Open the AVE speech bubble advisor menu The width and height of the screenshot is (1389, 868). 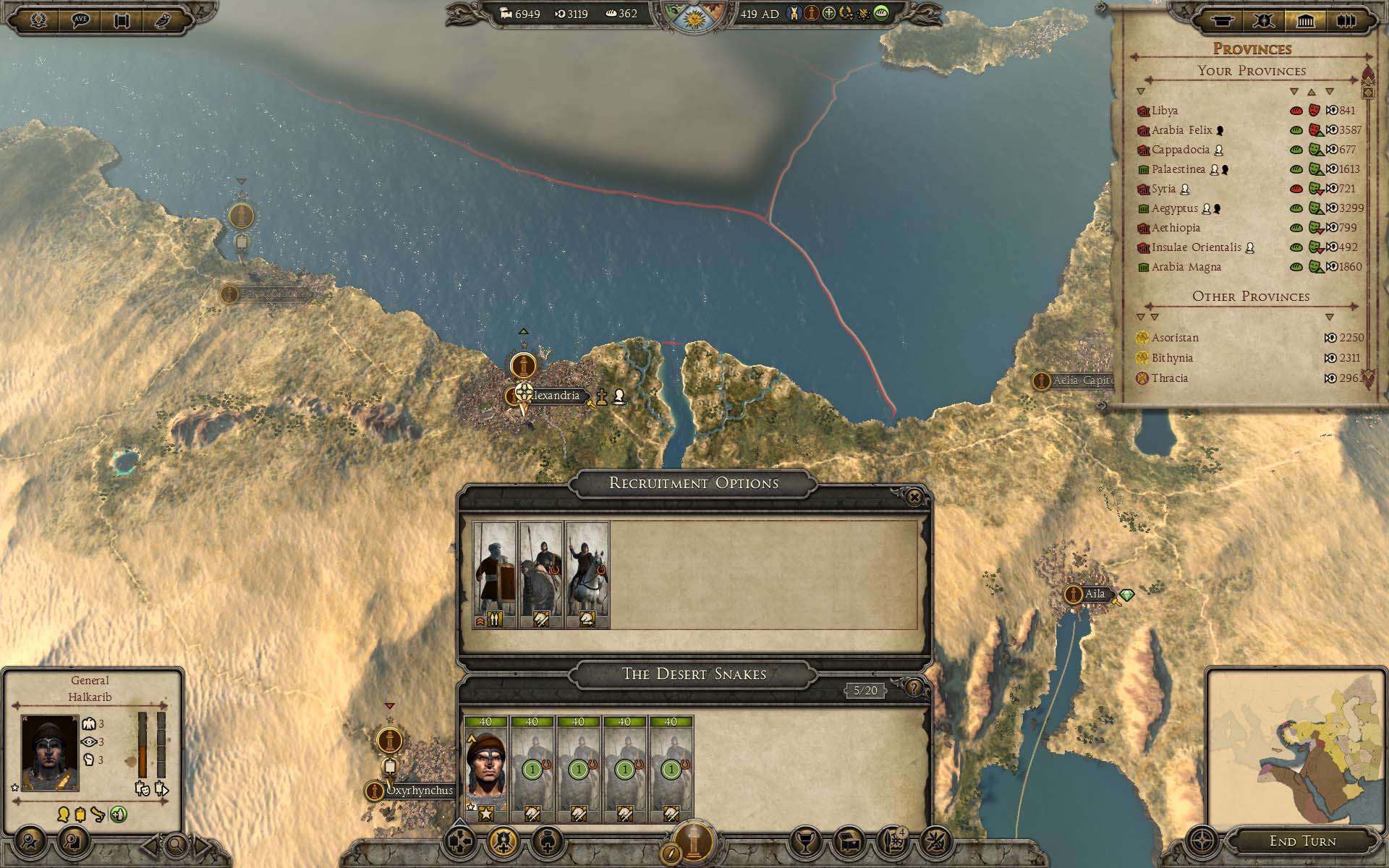pos(80,20)
